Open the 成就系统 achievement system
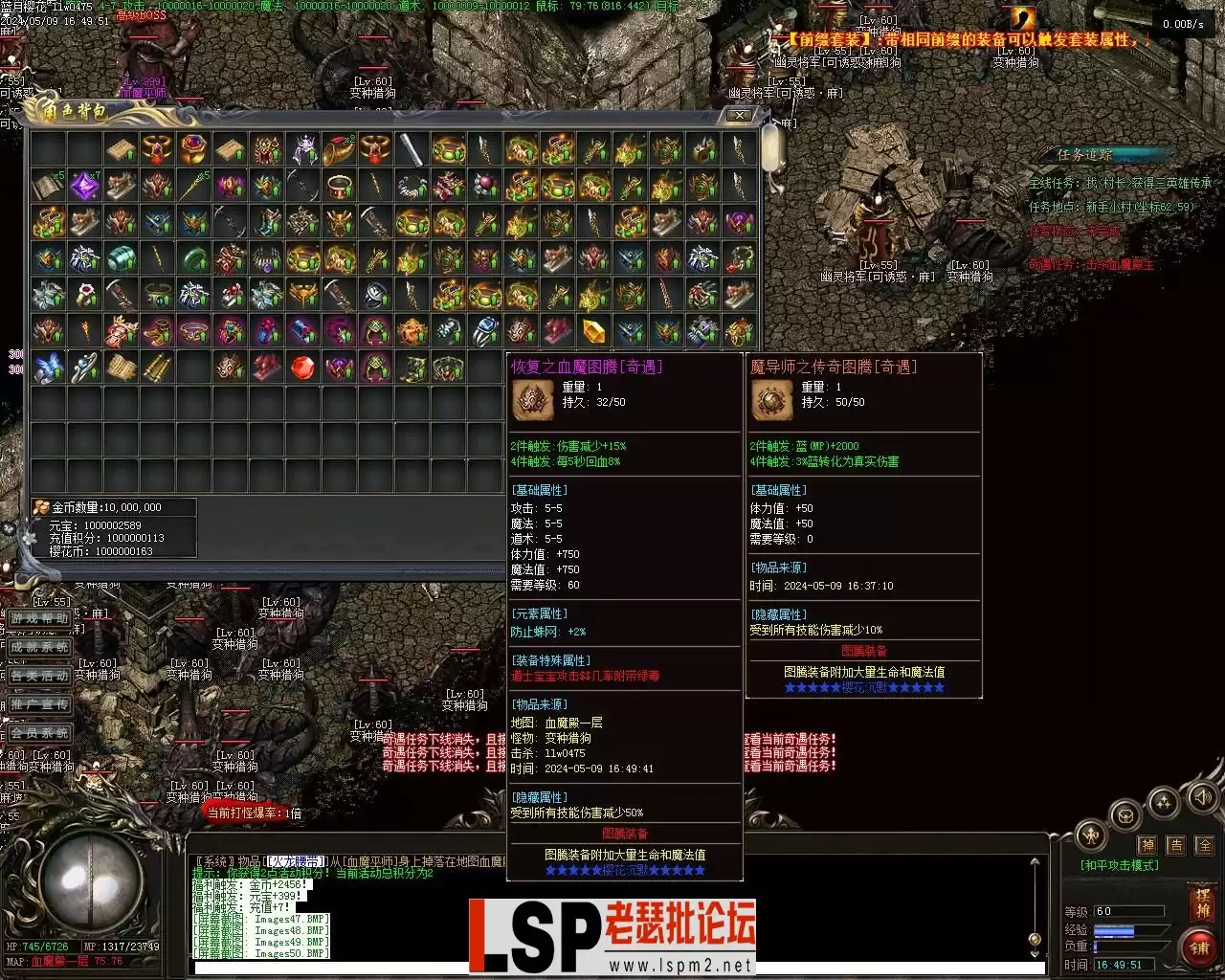 (40, 647)
